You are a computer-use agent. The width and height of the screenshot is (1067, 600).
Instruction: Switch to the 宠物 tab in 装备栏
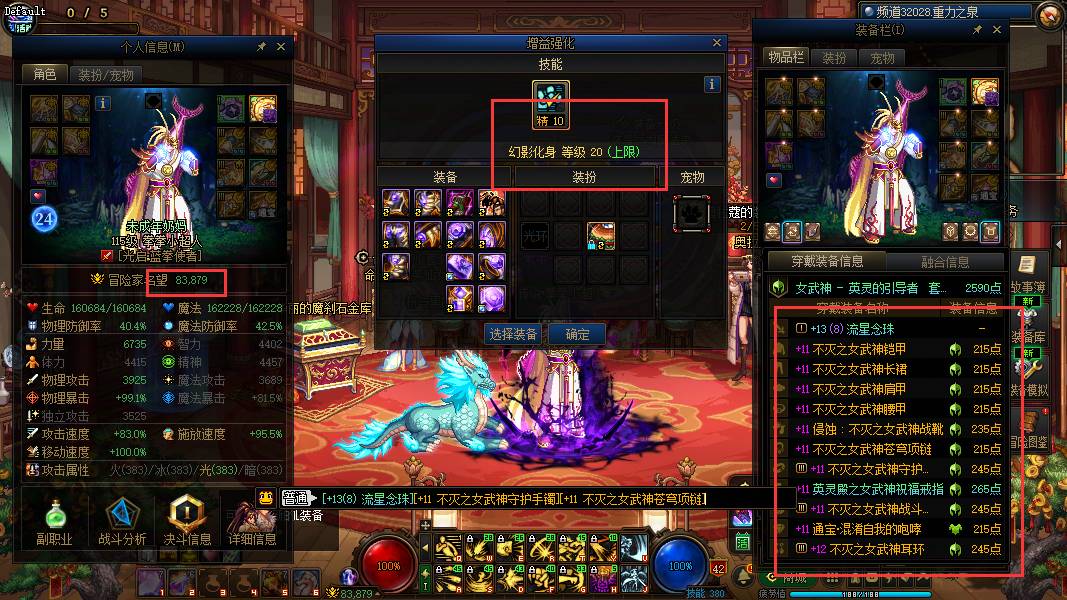(882, 58)
